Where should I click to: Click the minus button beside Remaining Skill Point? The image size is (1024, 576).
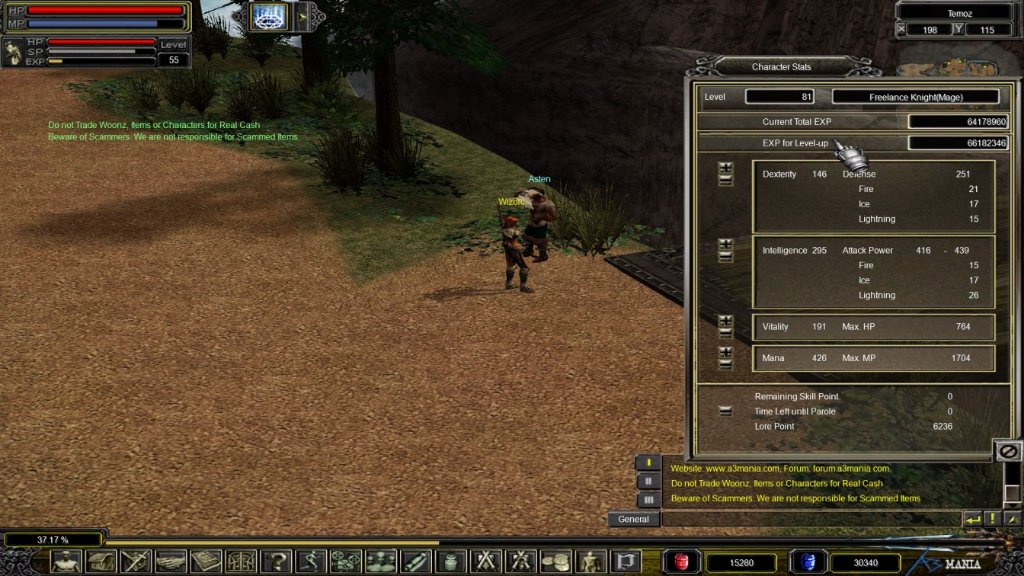(726, 411)
